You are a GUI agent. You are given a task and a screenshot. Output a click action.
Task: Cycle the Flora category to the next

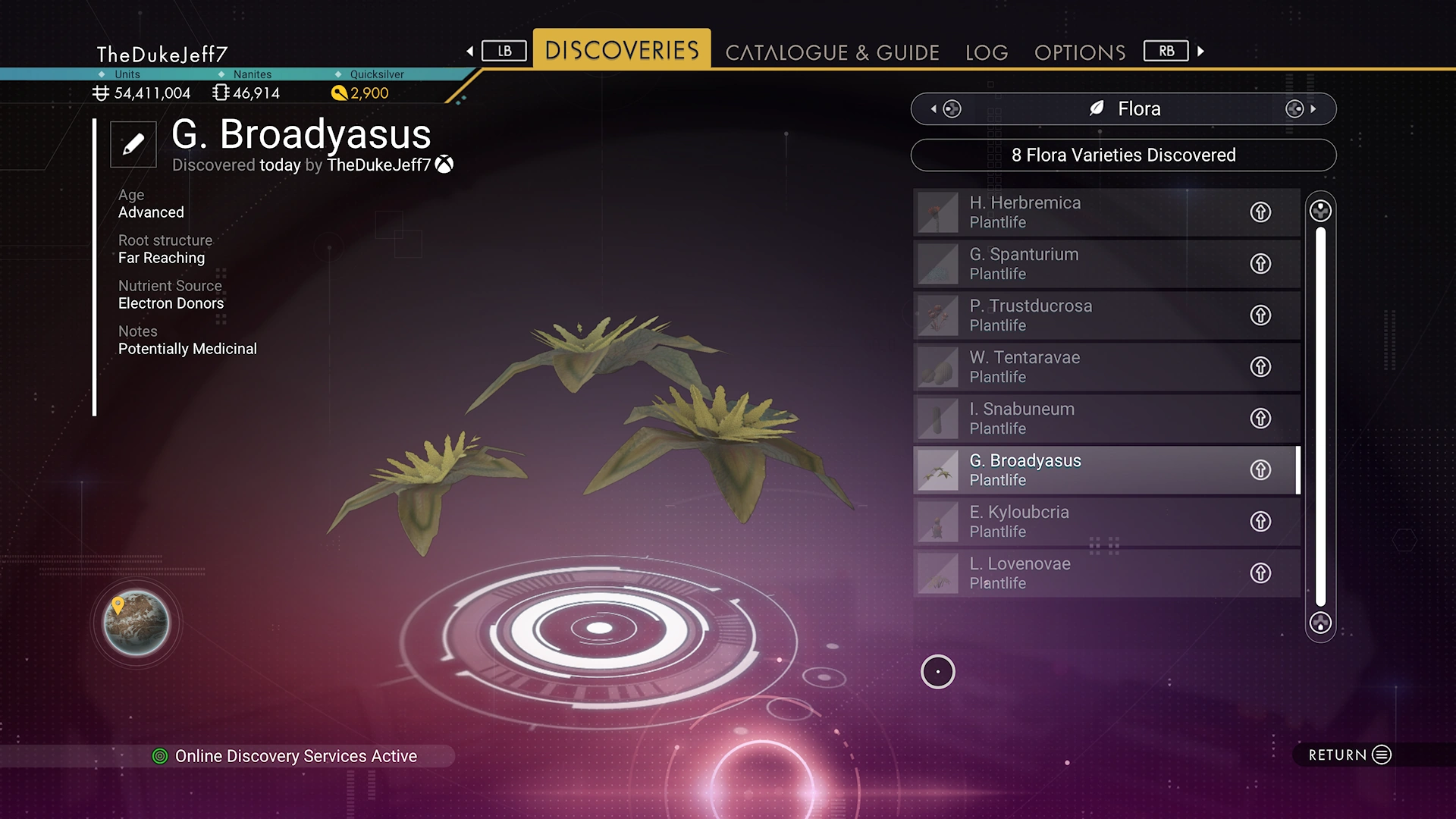[x=1301, y=109]
